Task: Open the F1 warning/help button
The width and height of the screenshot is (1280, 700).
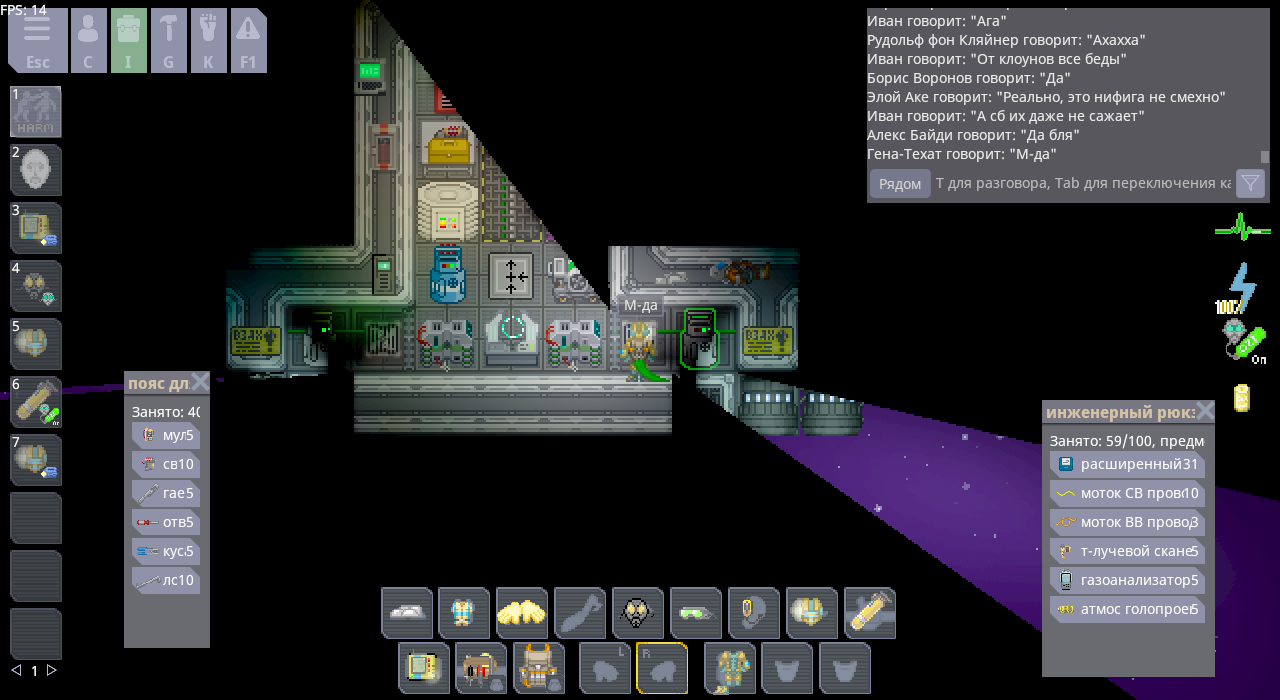Action: tap(248, 41)
